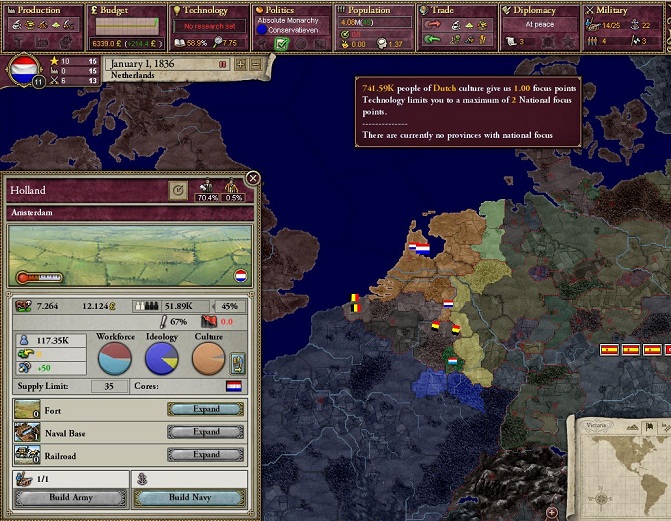Set national focus for Holland
Screen dimensions: 671x521
pos(178,189)
